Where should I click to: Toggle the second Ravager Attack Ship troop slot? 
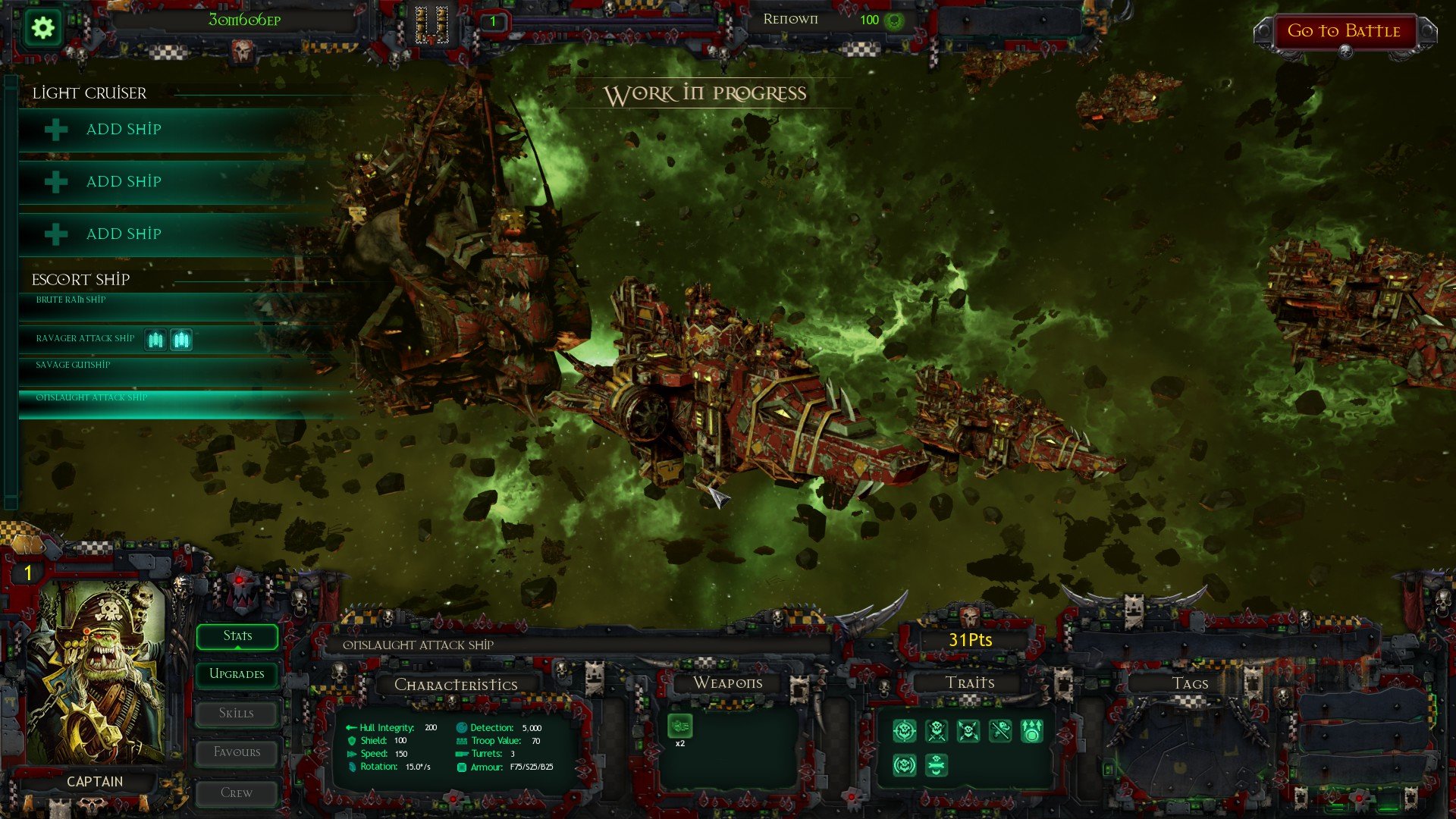tap(182, 339)
